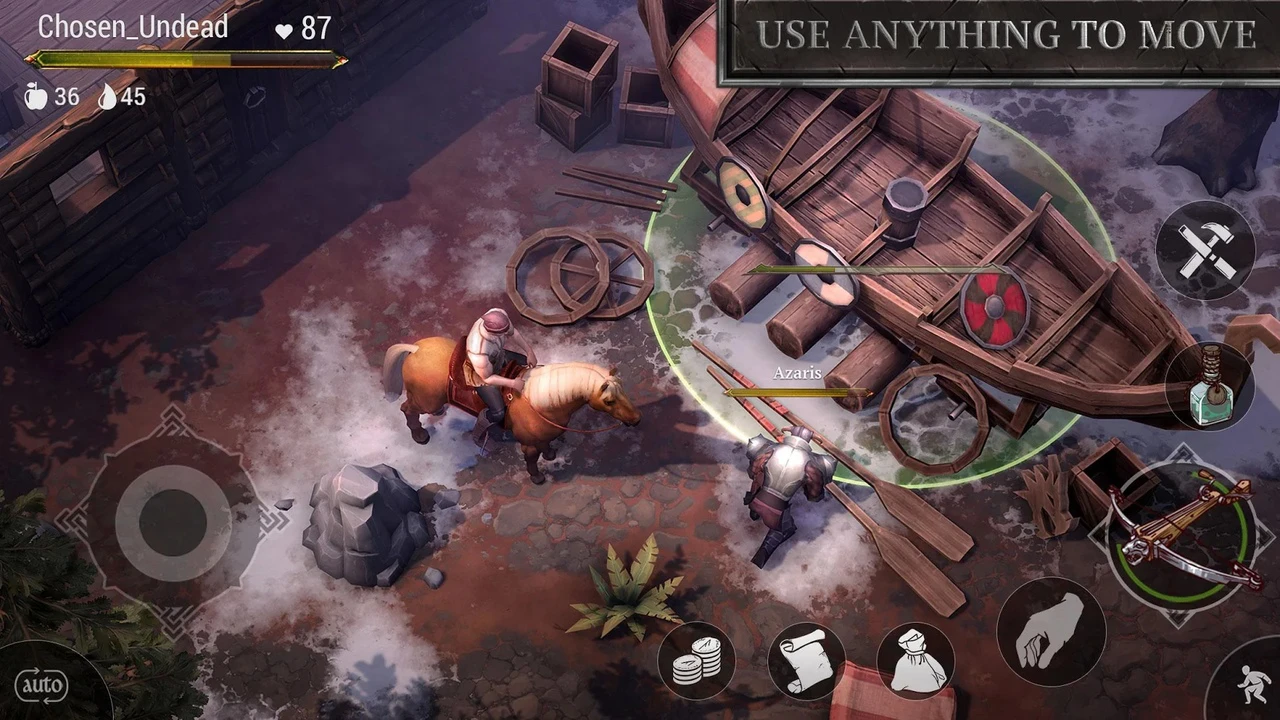Toggle the auto mode button
Viewport: 1280px width, 720px height.
click(x=42, y=686)
